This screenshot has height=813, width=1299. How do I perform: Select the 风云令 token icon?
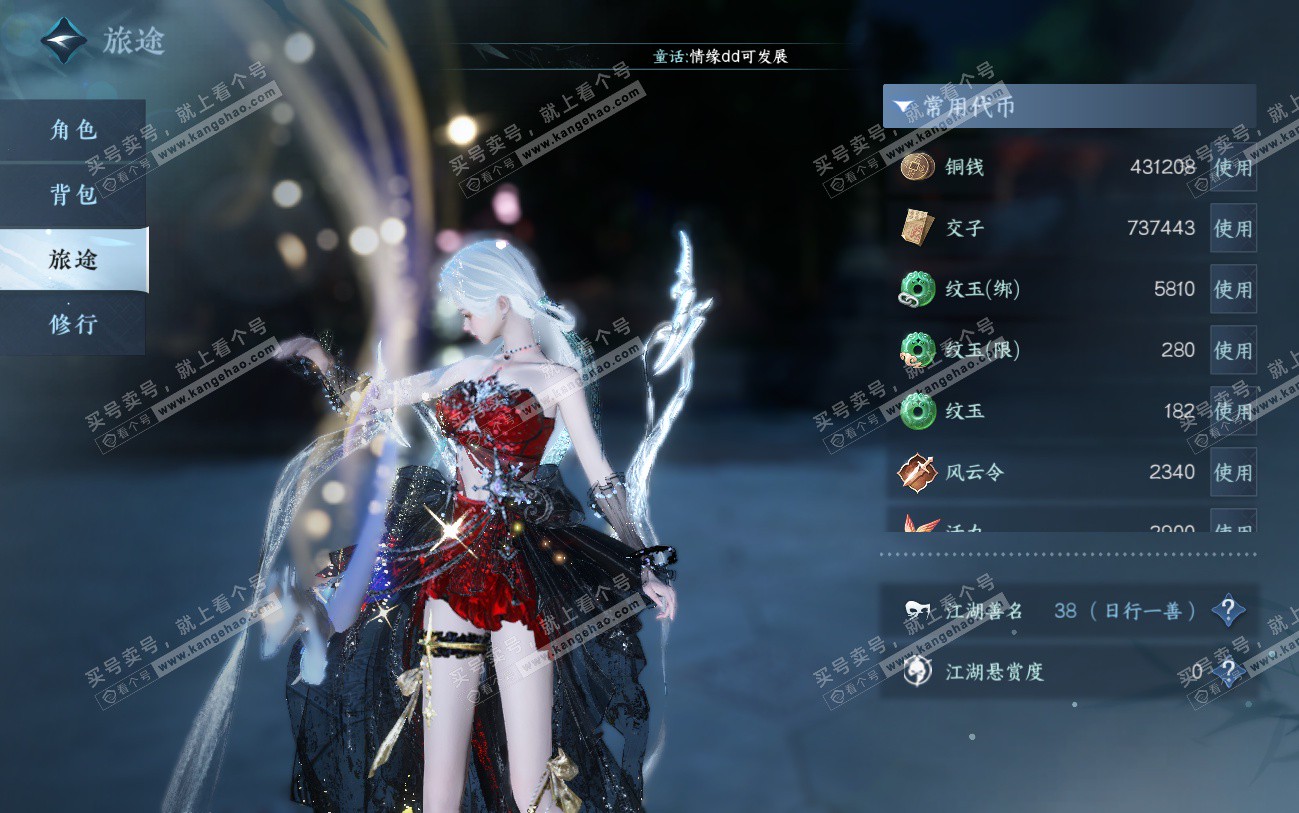917,472
